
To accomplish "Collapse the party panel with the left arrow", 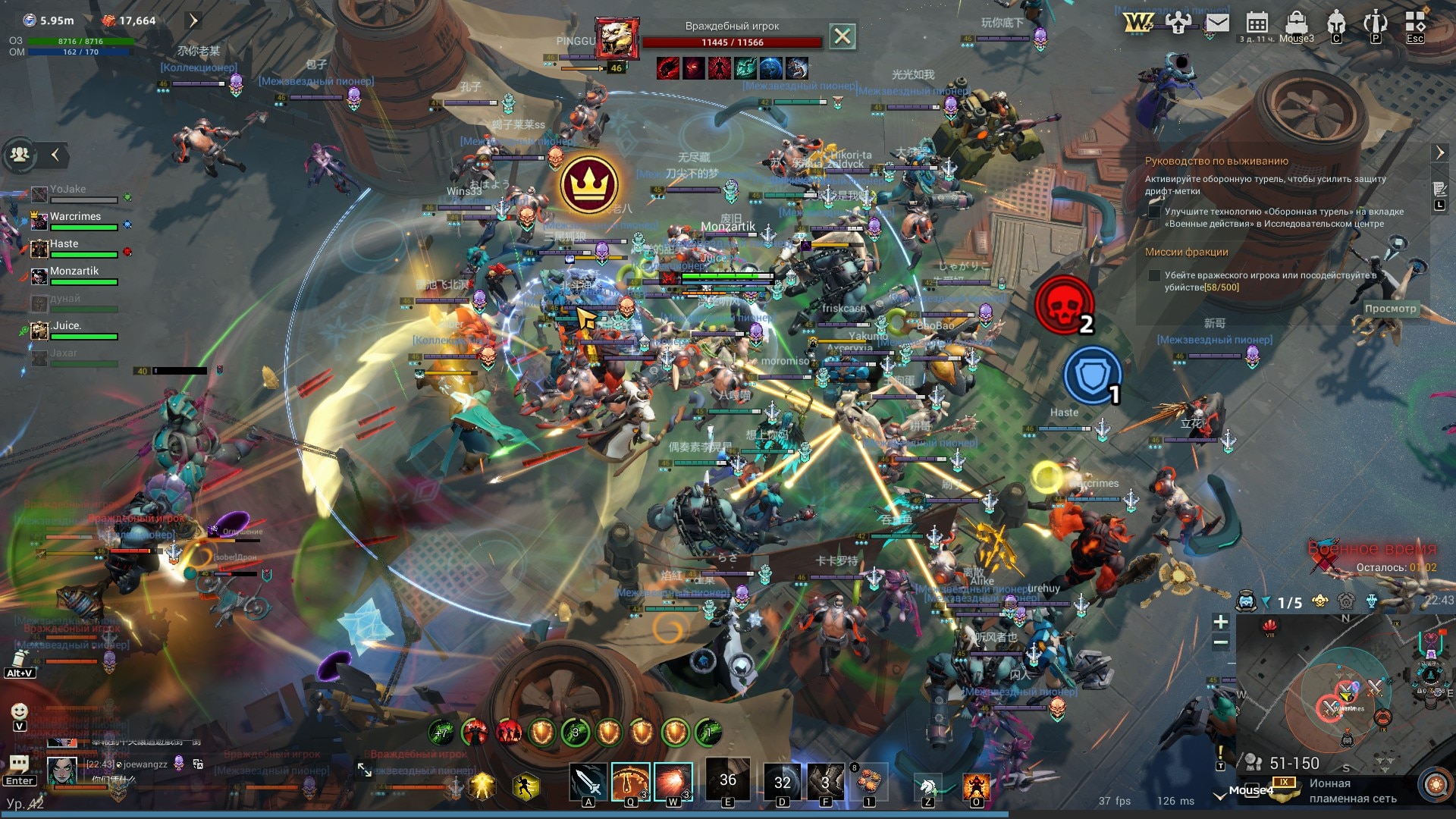I will tap(55, 155).
